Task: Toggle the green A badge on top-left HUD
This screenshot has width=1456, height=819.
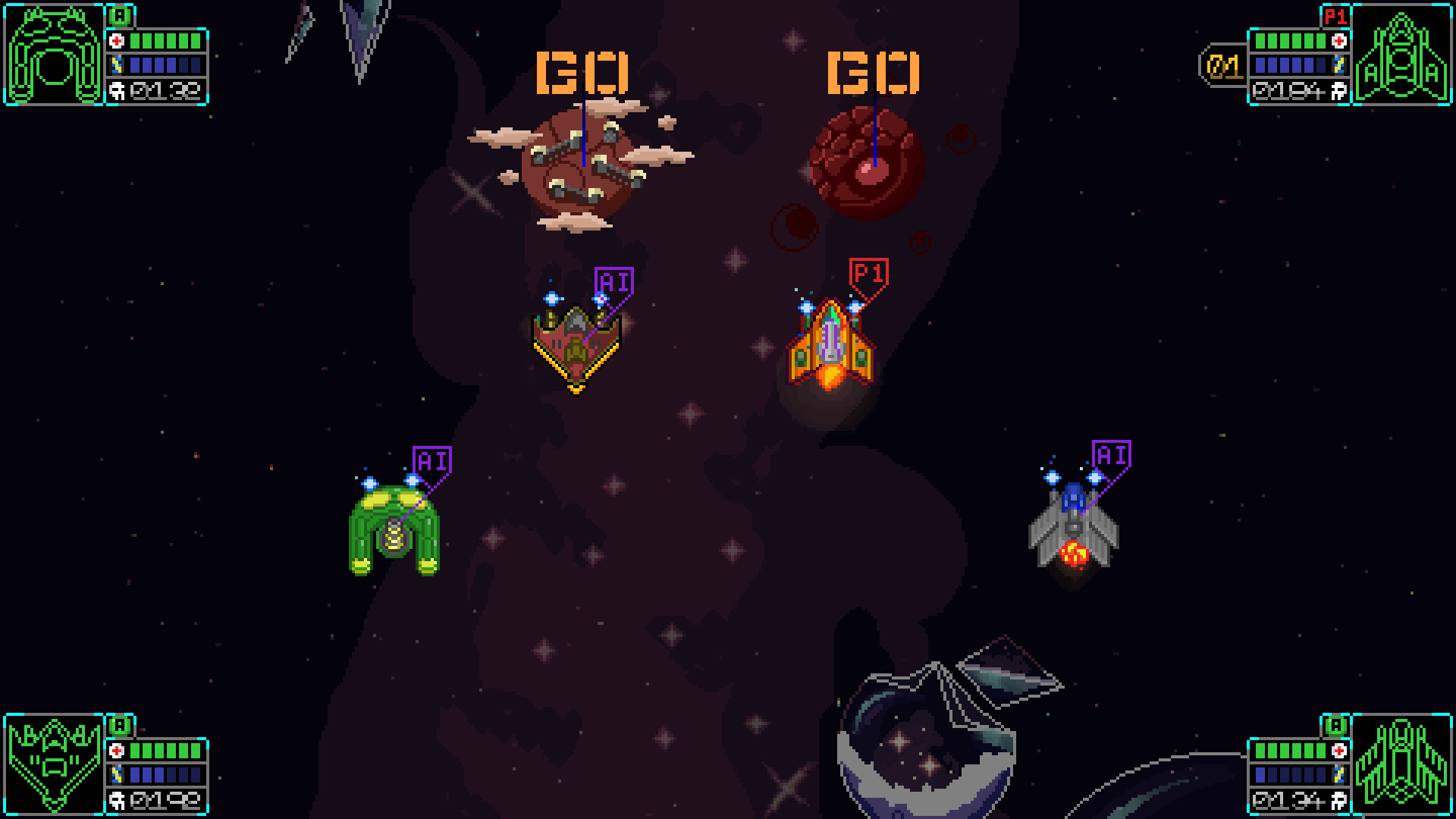Action: click(120, 14)
